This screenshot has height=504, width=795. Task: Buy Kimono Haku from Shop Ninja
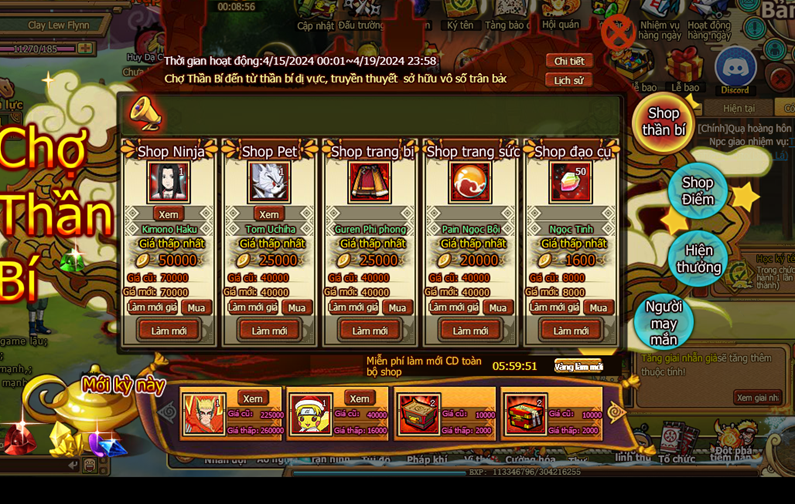tap(196, 308)
